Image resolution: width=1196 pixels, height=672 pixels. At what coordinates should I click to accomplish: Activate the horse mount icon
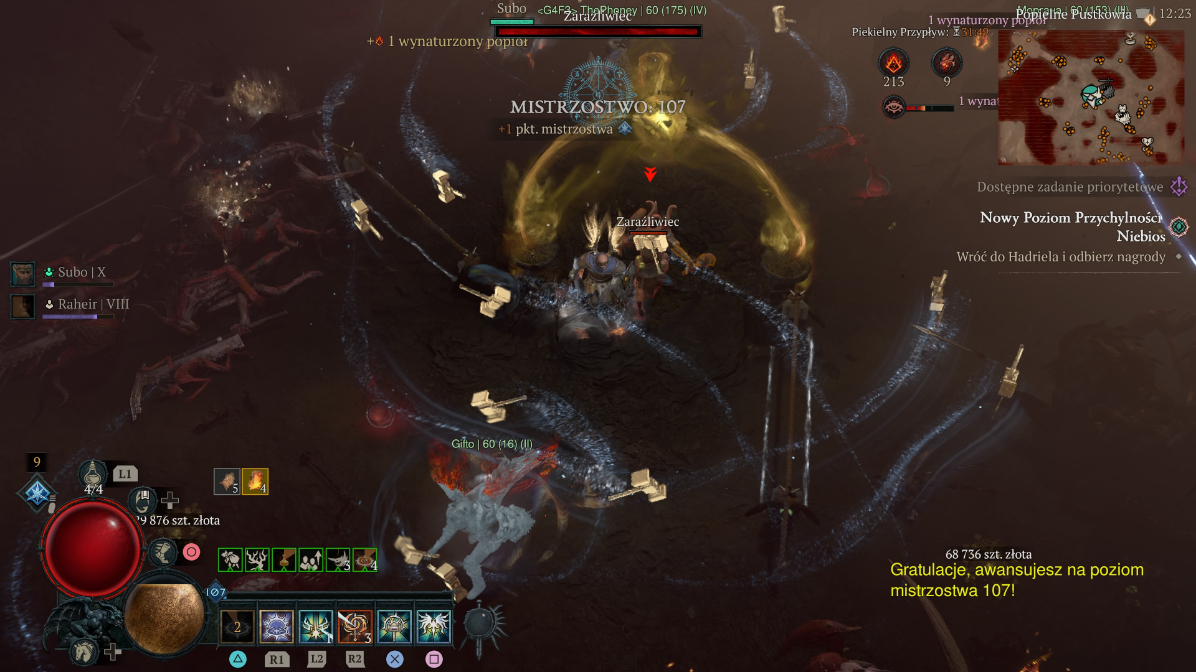pyautogui.click(x=86, y=651)
